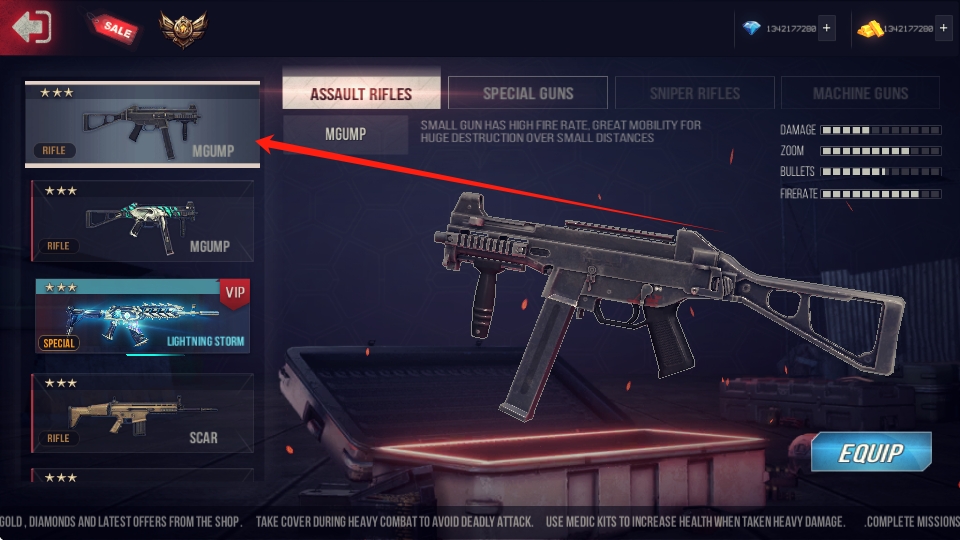This screenshot has height=540, width=960.
Task: Select the black MGUMP rifle card
Action: (142, 124)
